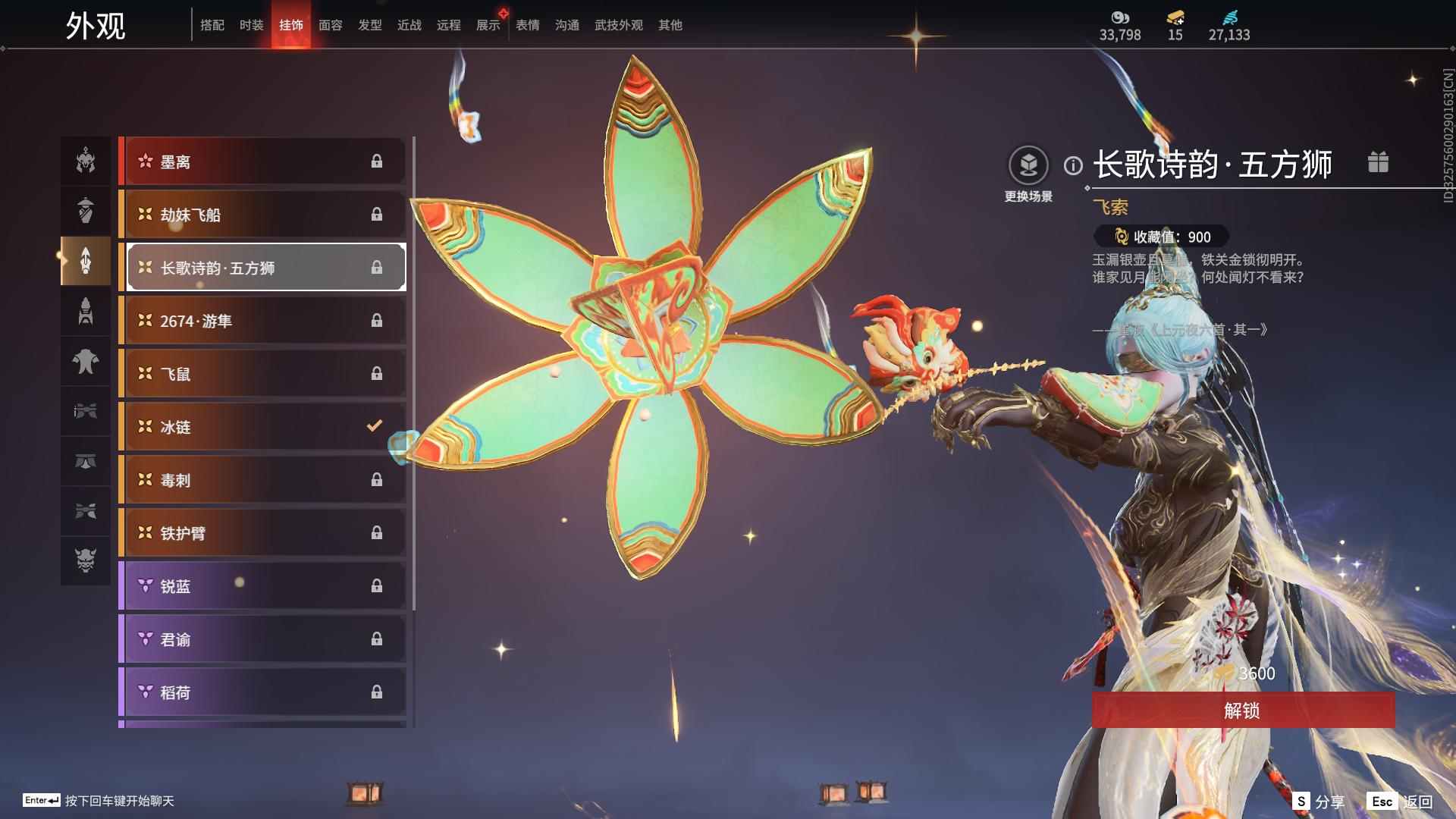
Task: Choose the 稻荷 entry
Action: coord(263,692)
